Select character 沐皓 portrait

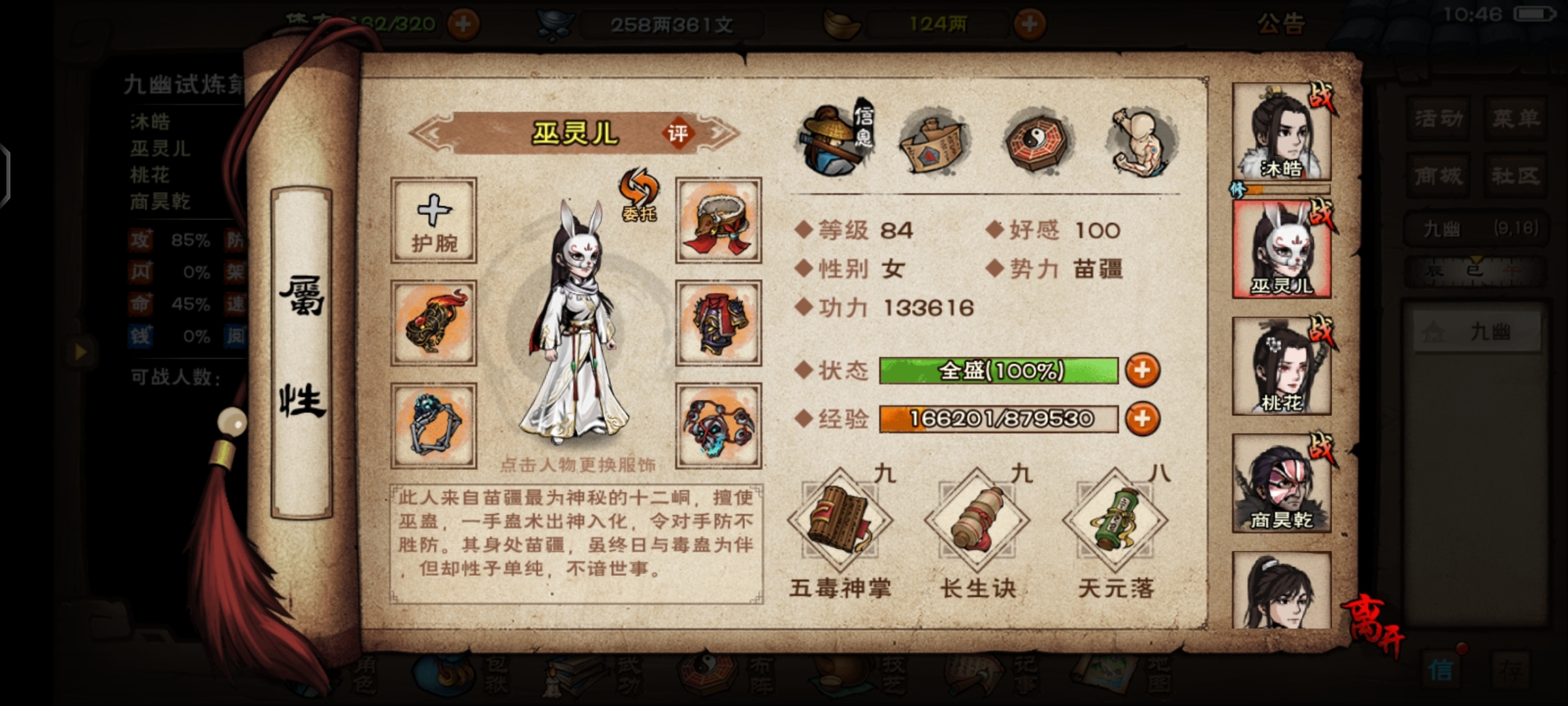pyautogui.click(x=1281, y=133)
